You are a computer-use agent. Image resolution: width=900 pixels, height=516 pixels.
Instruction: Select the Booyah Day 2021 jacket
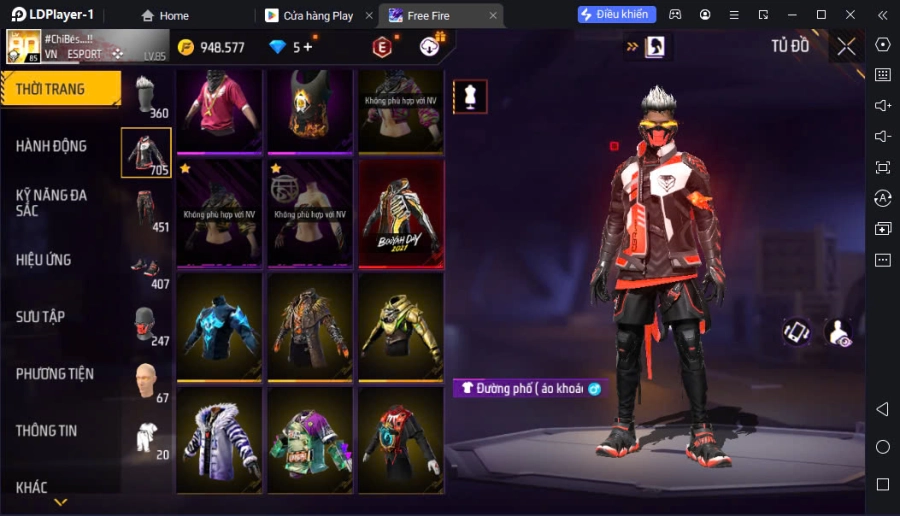tap(400, 211)
